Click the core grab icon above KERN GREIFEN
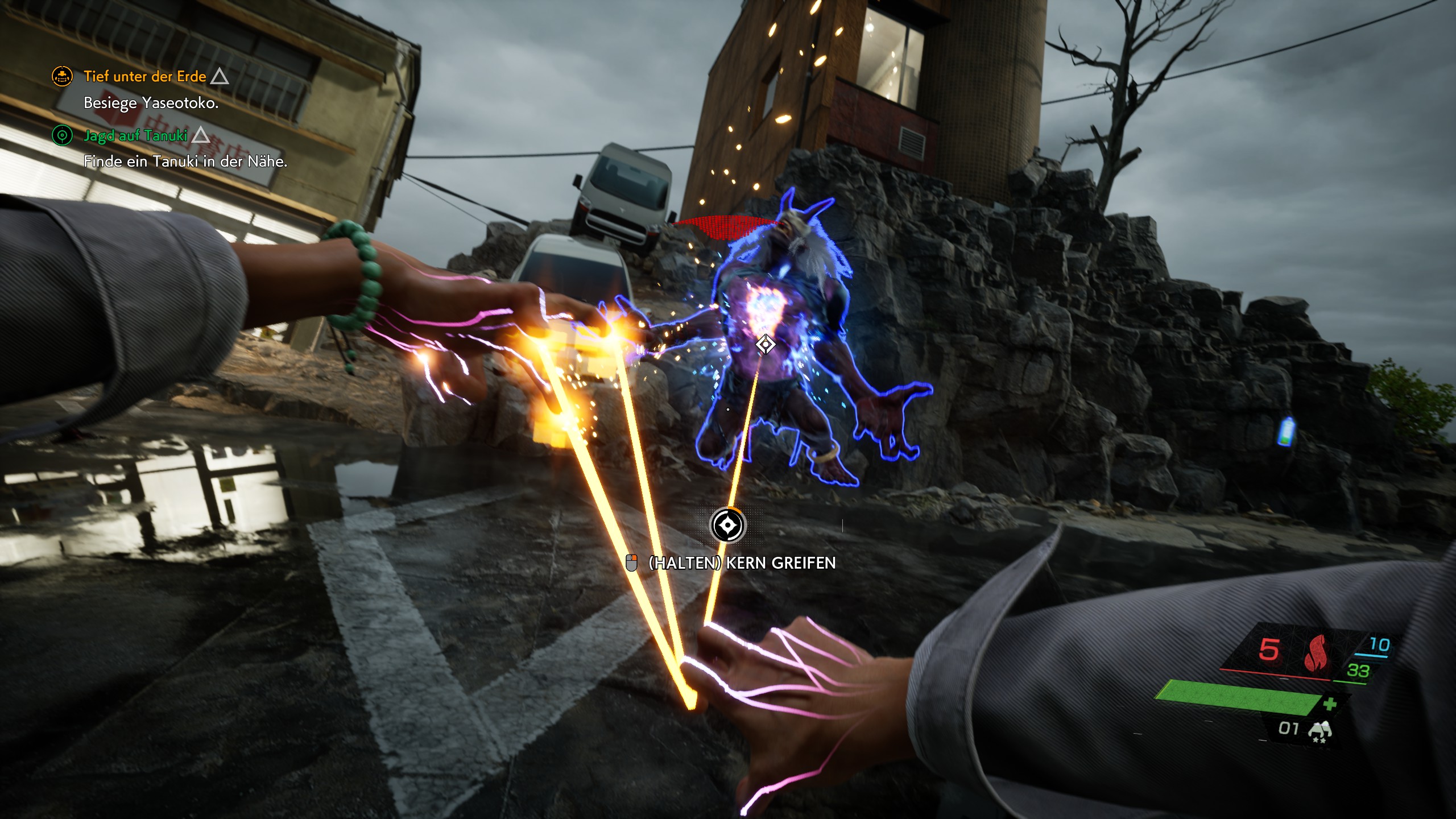This screenshot has height=819, width=1456. coord(727,525)
